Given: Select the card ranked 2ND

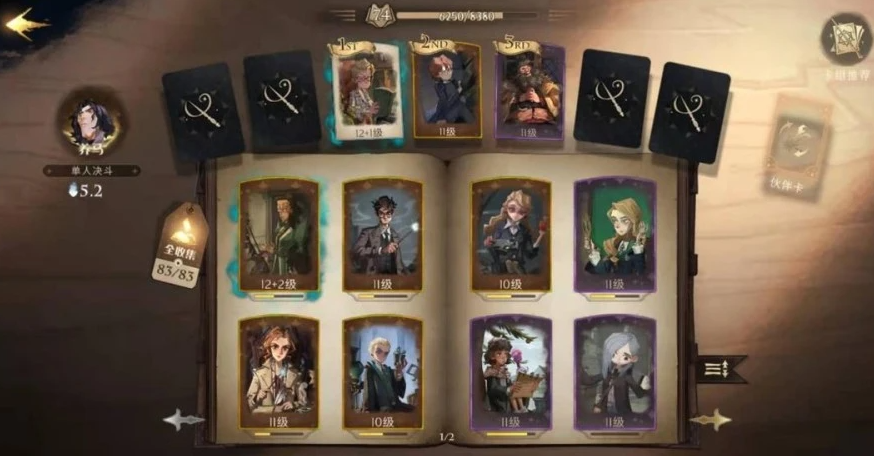Looking at the screenshot, I should click(446, 89).
